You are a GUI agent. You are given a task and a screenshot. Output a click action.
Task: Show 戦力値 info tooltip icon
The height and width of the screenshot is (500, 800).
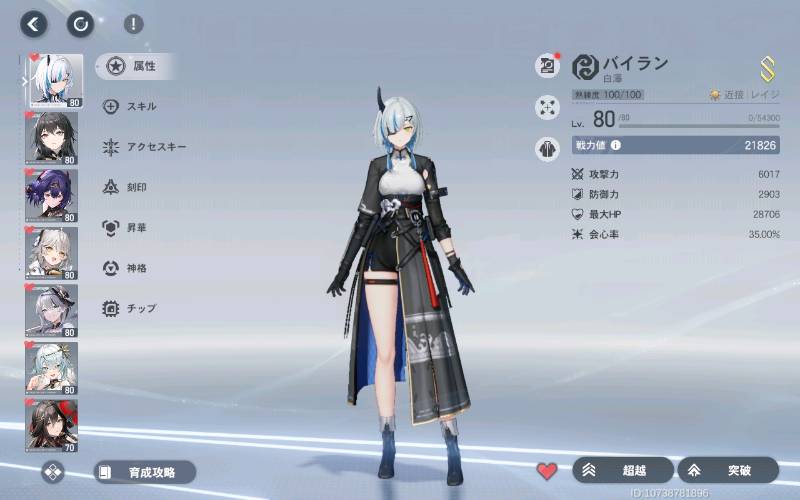(616, 146)
